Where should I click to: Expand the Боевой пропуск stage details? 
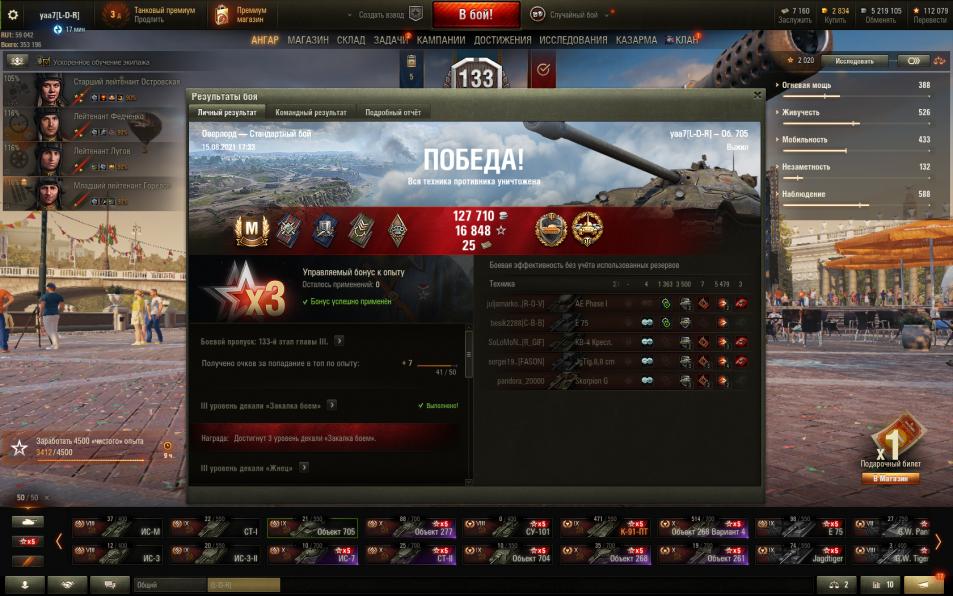tap(339, 341)
